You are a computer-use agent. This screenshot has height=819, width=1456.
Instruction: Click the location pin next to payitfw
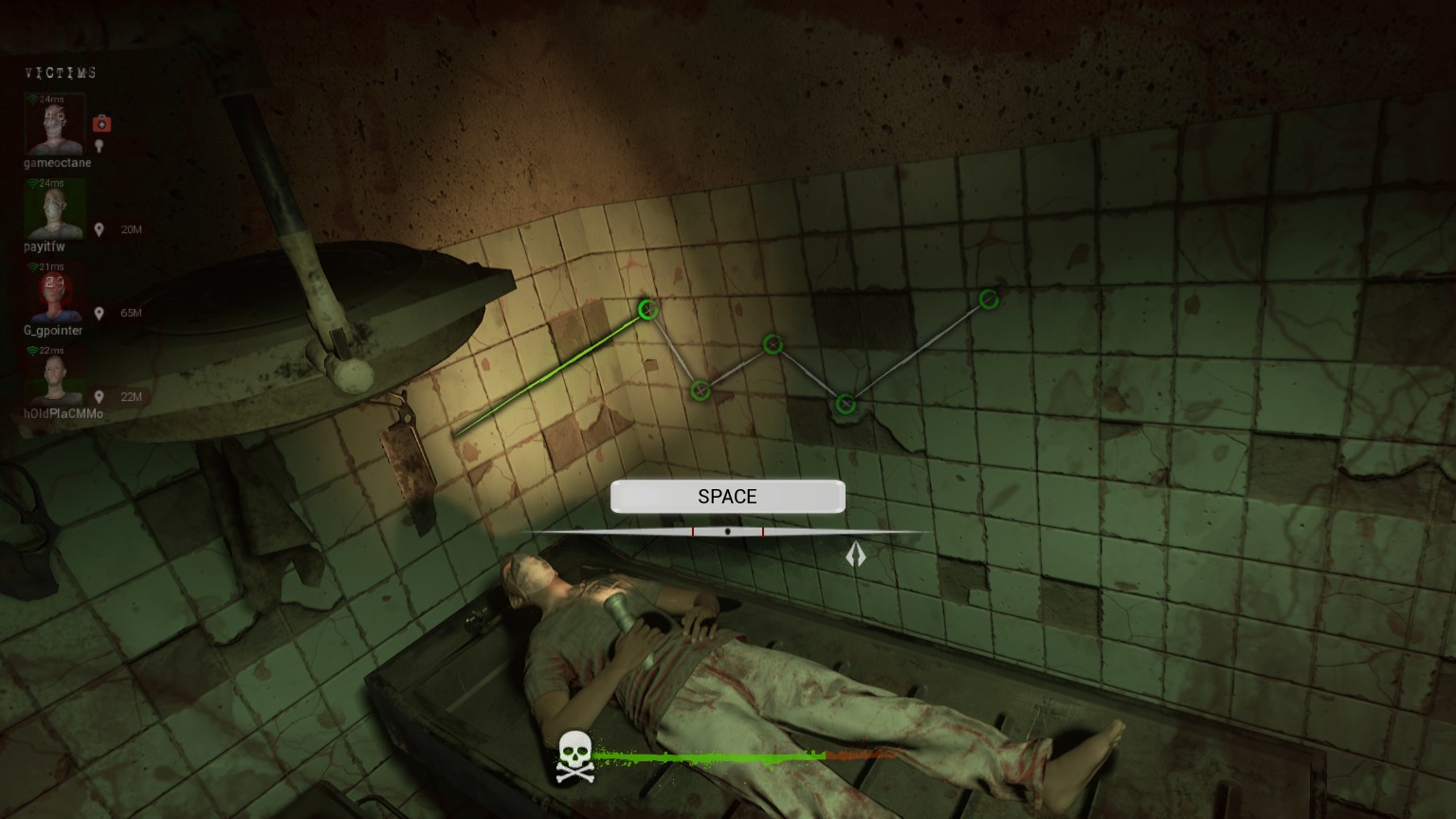(100, 229)
